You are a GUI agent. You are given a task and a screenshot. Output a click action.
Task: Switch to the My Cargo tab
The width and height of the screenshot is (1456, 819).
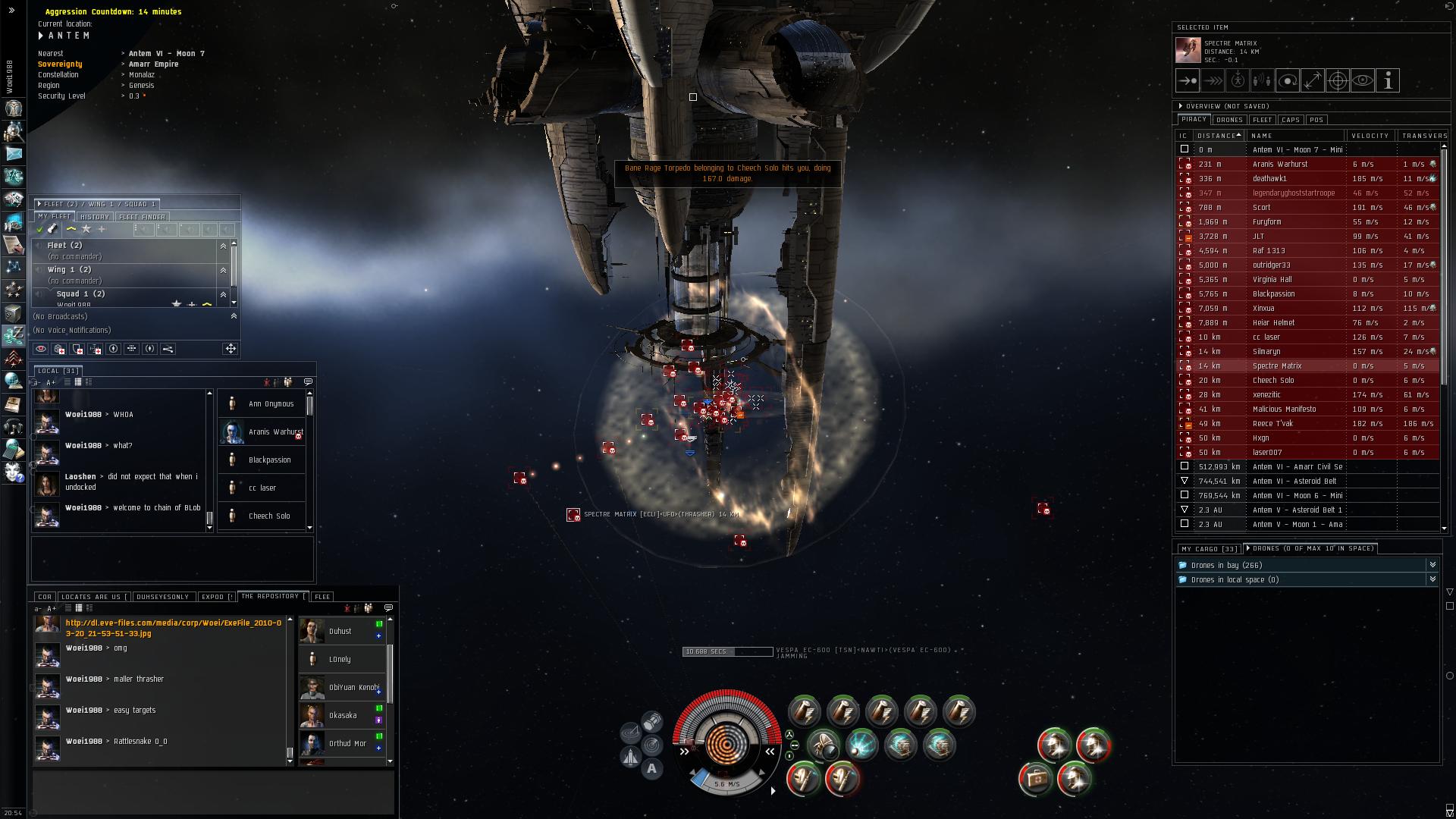click(1208, 549)
